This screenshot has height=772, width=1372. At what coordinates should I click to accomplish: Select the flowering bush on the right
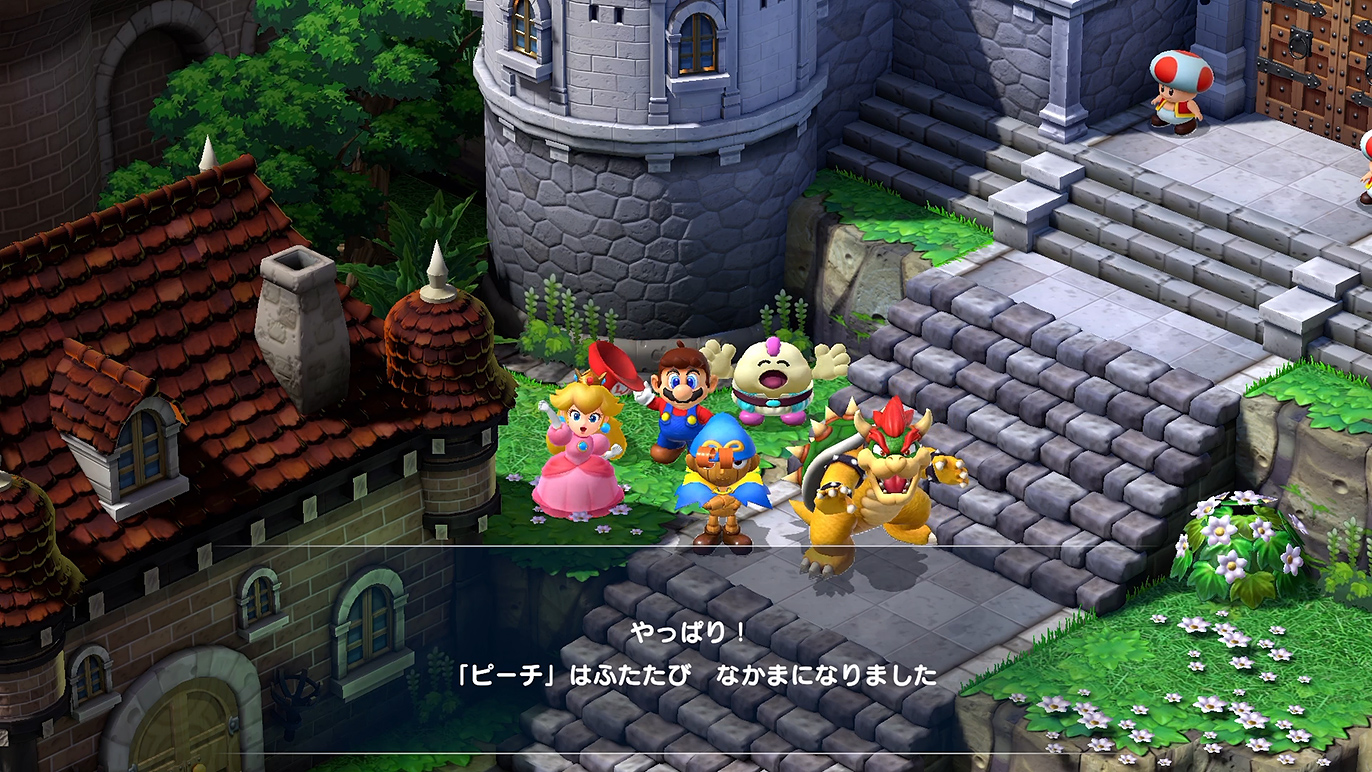[x=1240, y=540]
